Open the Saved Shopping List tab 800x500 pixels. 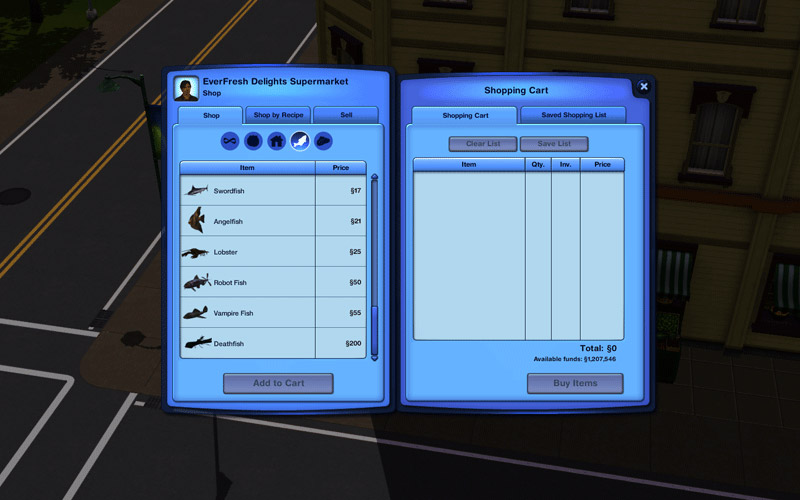click(573, 115)
